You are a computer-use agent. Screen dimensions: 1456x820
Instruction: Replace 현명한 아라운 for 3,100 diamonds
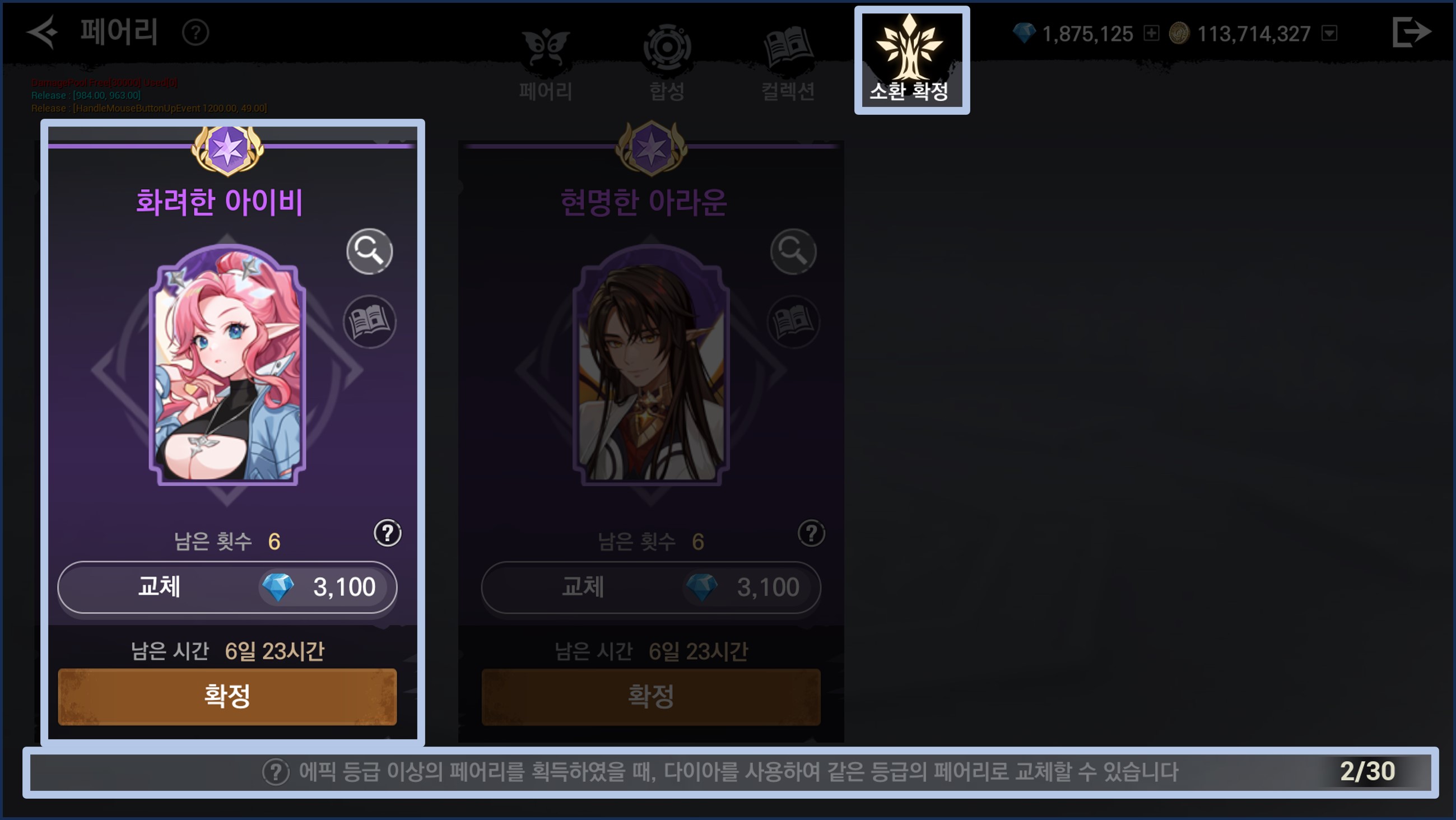(x=651, y=587)
